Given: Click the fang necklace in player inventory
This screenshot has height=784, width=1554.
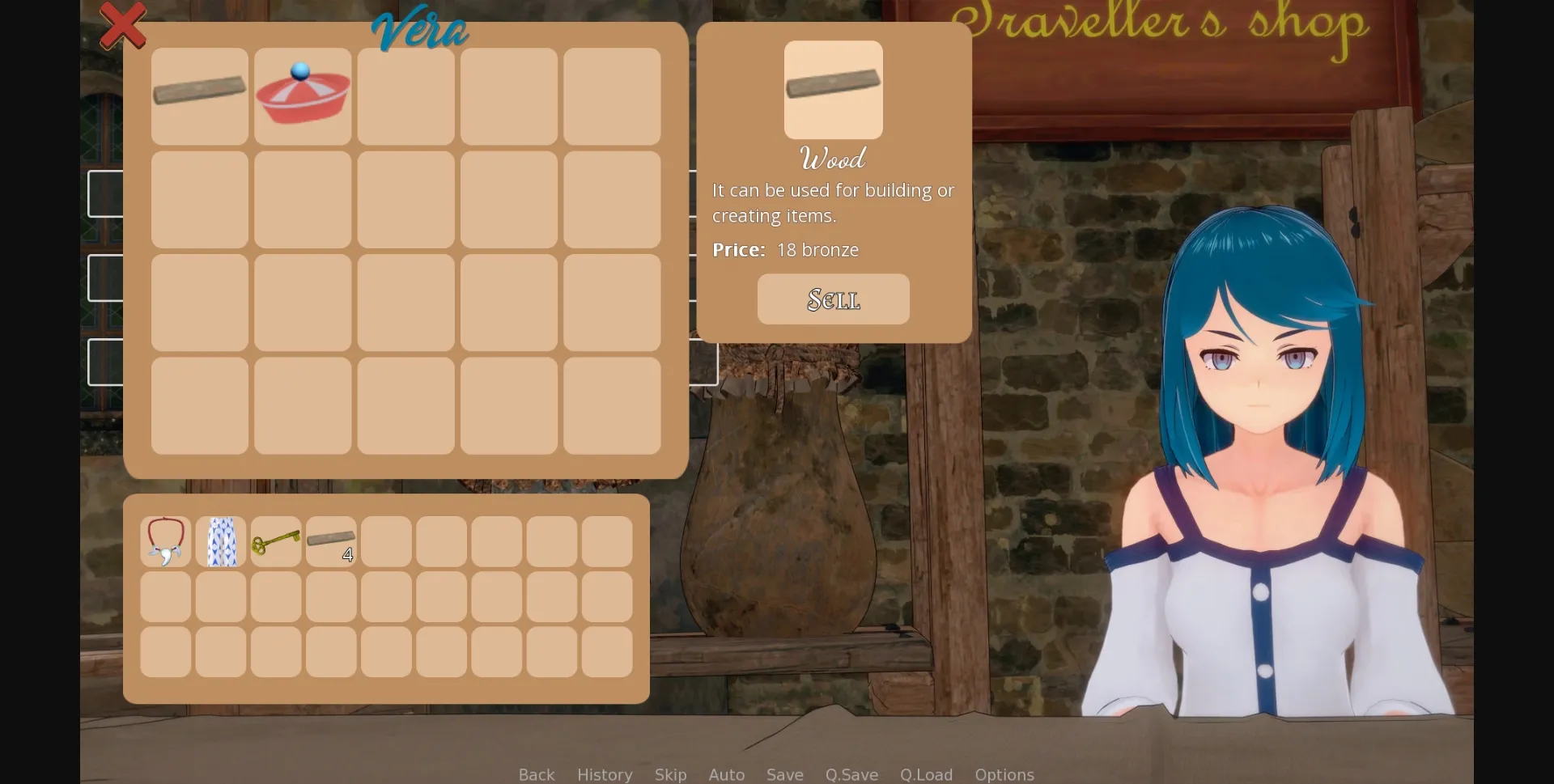Looking at the screenshot, I should (165, 540).
